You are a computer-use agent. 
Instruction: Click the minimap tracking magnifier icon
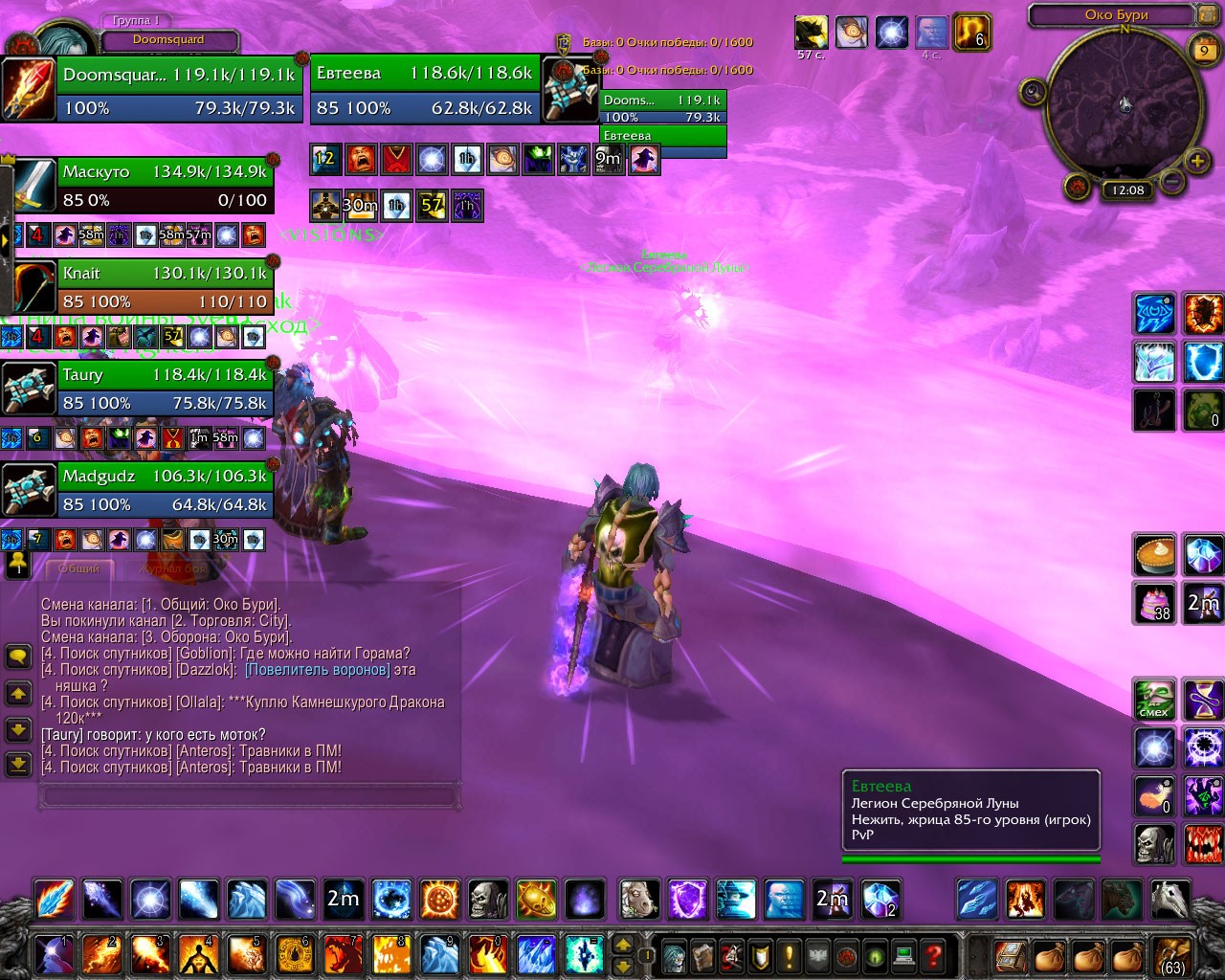[x=1033, y=92]
